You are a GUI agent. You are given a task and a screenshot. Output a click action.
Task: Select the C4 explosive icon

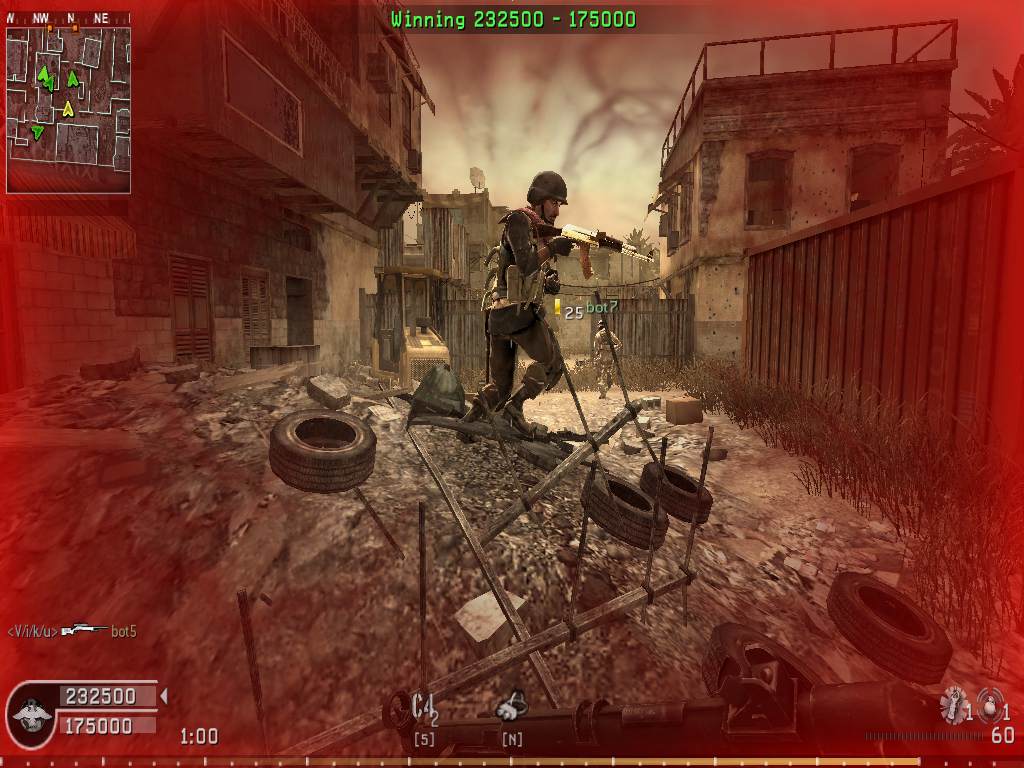point(424,707)
